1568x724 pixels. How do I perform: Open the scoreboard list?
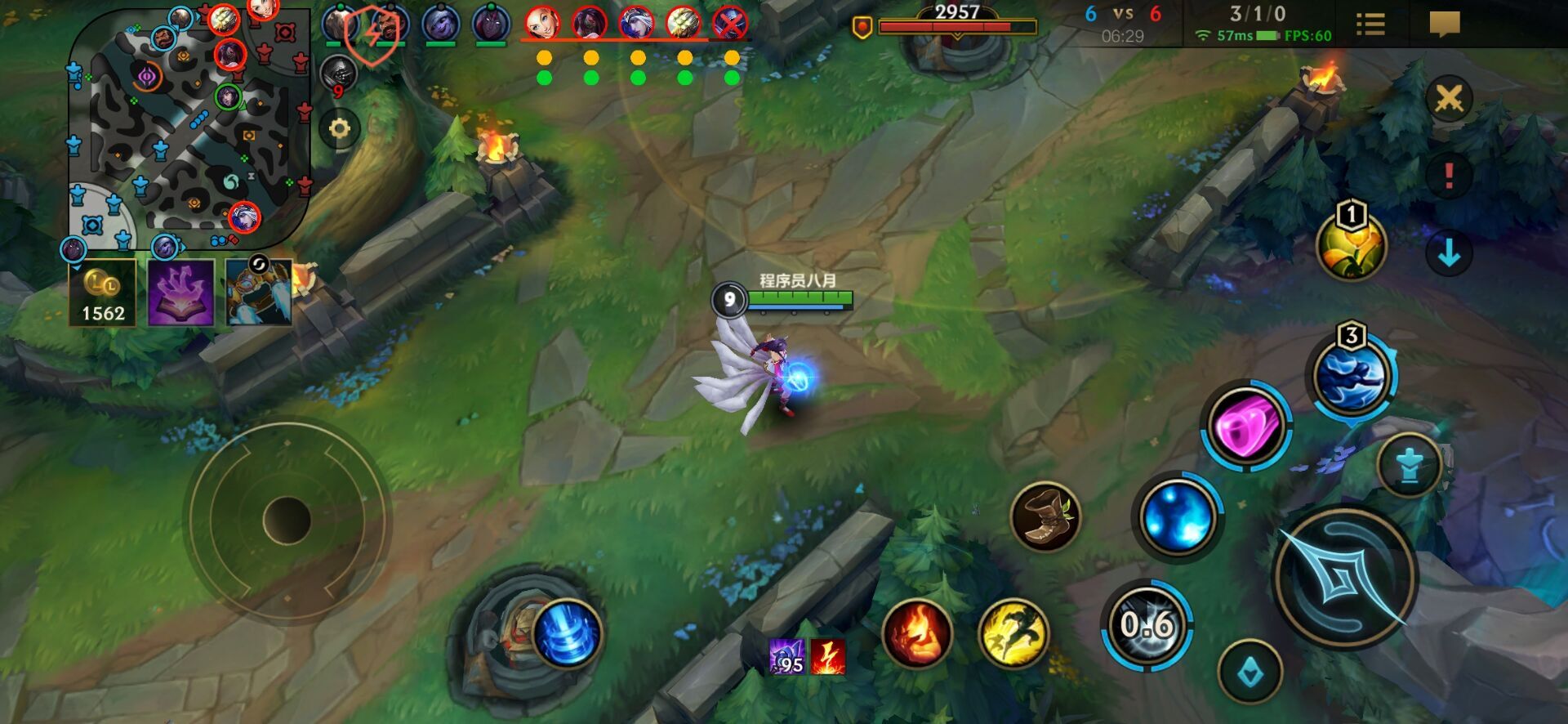[x=1370, y=25]
